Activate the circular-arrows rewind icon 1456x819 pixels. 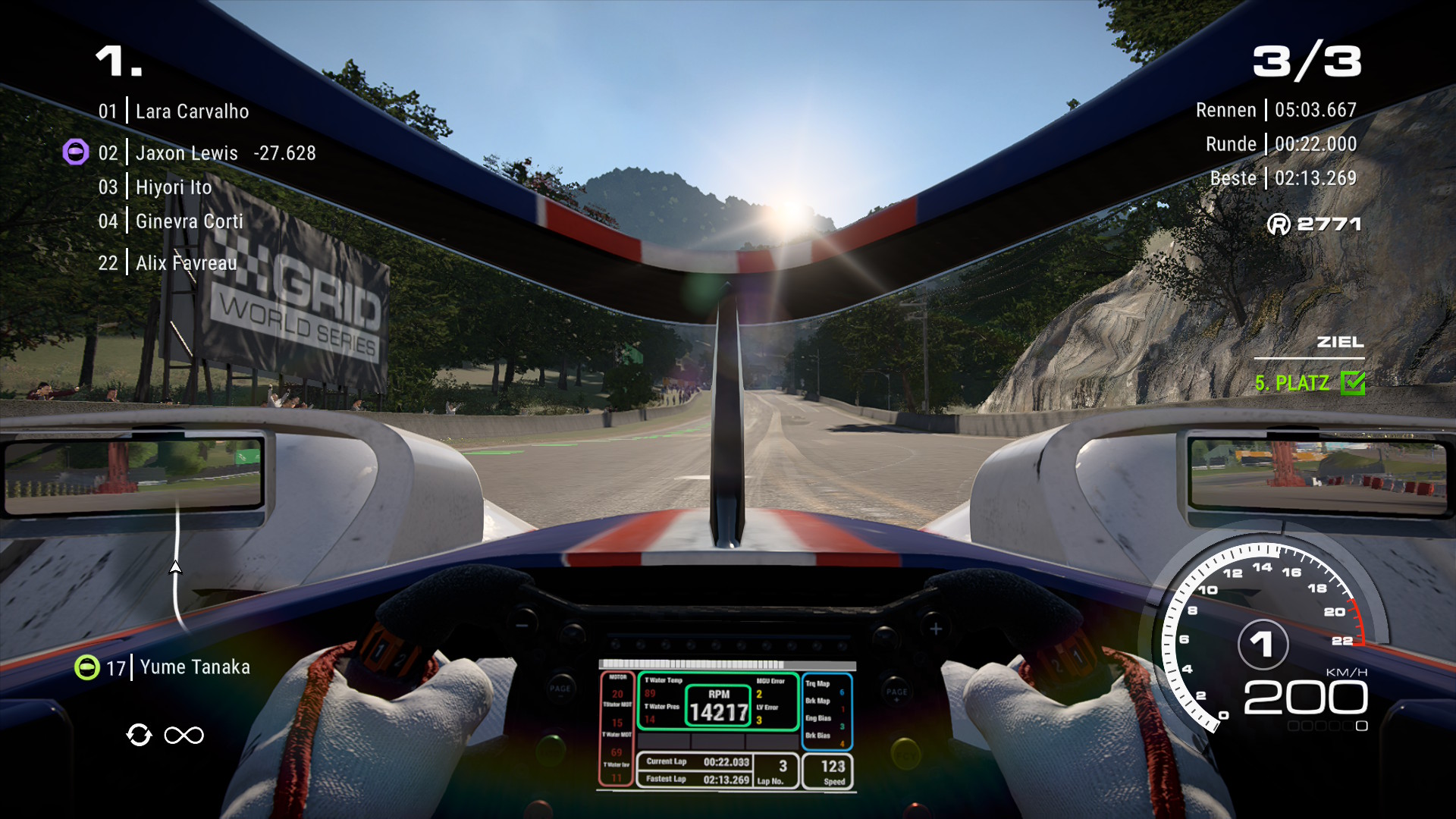[140, 735]
